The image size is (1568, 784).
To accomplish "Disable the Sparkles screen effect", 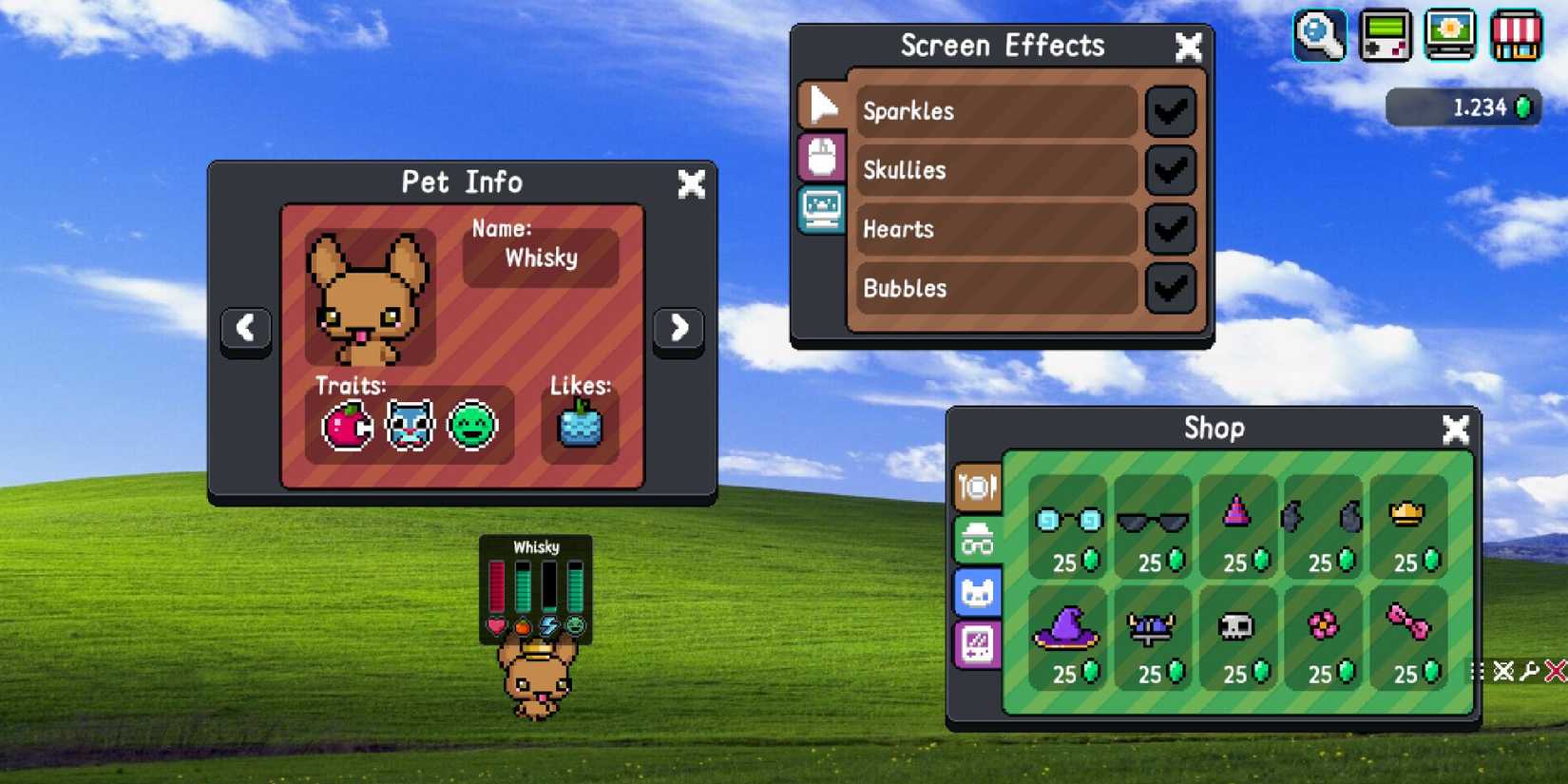I will (x=1170, y=111).
